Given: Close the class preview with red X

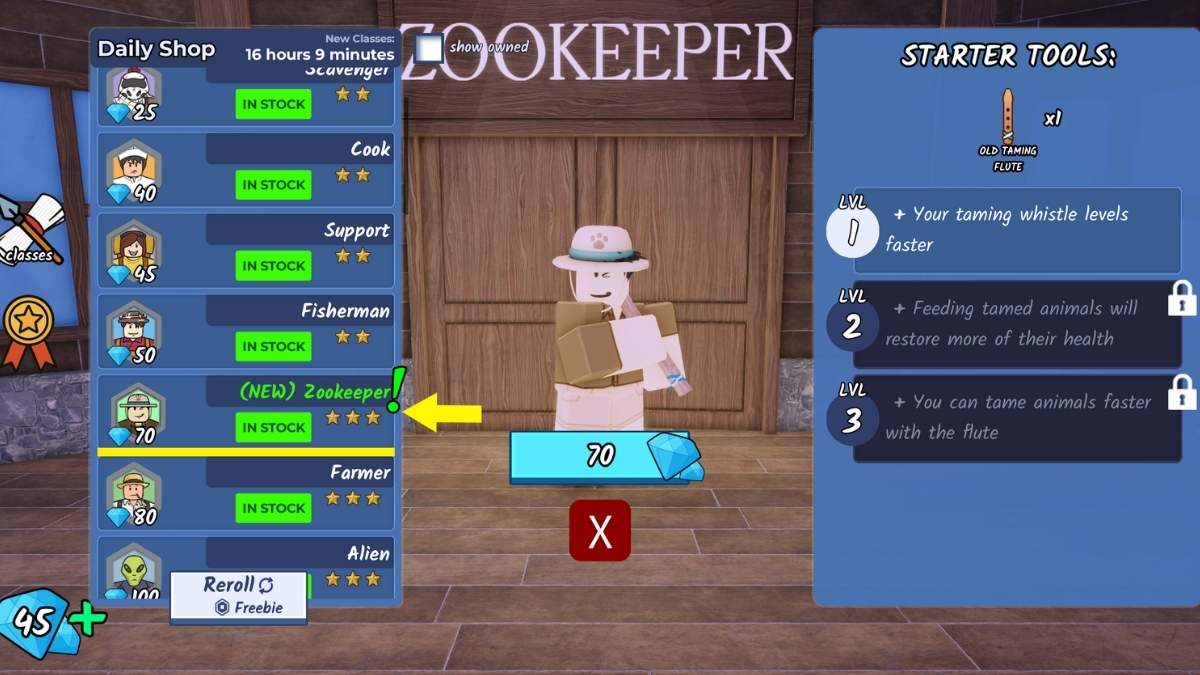Looking at the screenshot, I should 600,531.
